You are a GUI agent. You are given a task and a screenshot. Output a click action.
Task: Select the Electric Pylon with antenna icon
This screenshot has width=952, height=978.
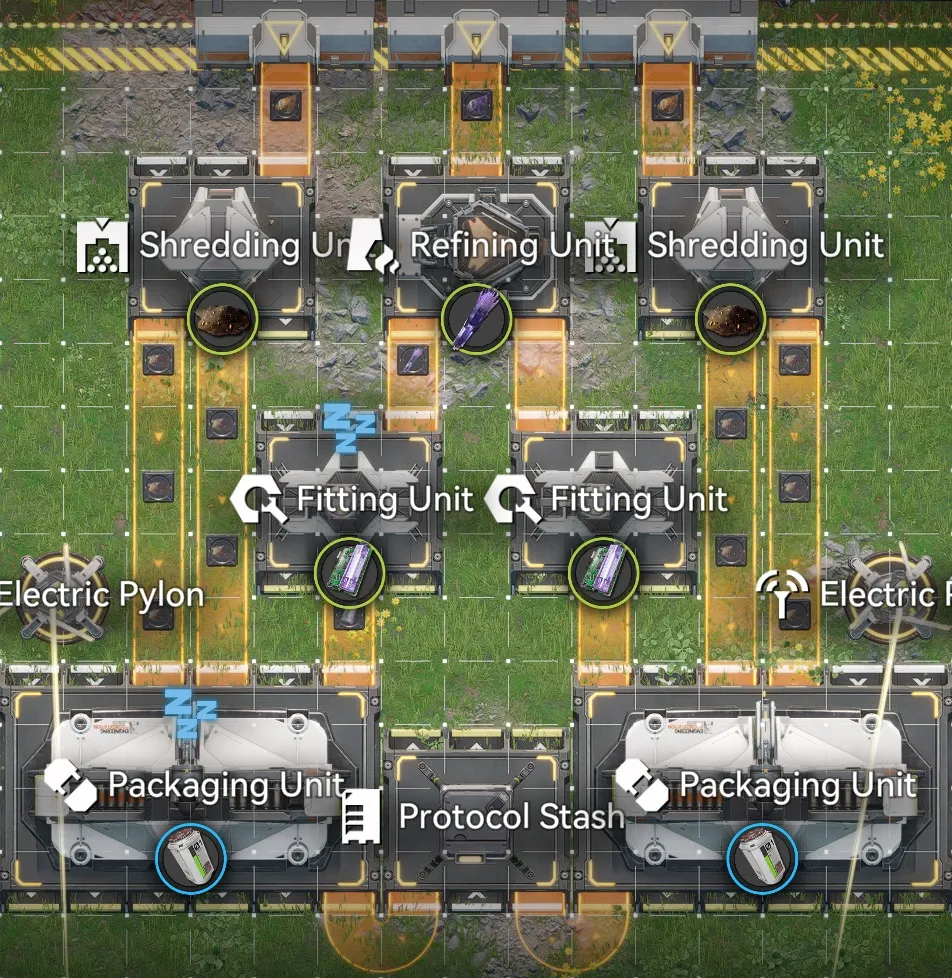coord(882,596)
